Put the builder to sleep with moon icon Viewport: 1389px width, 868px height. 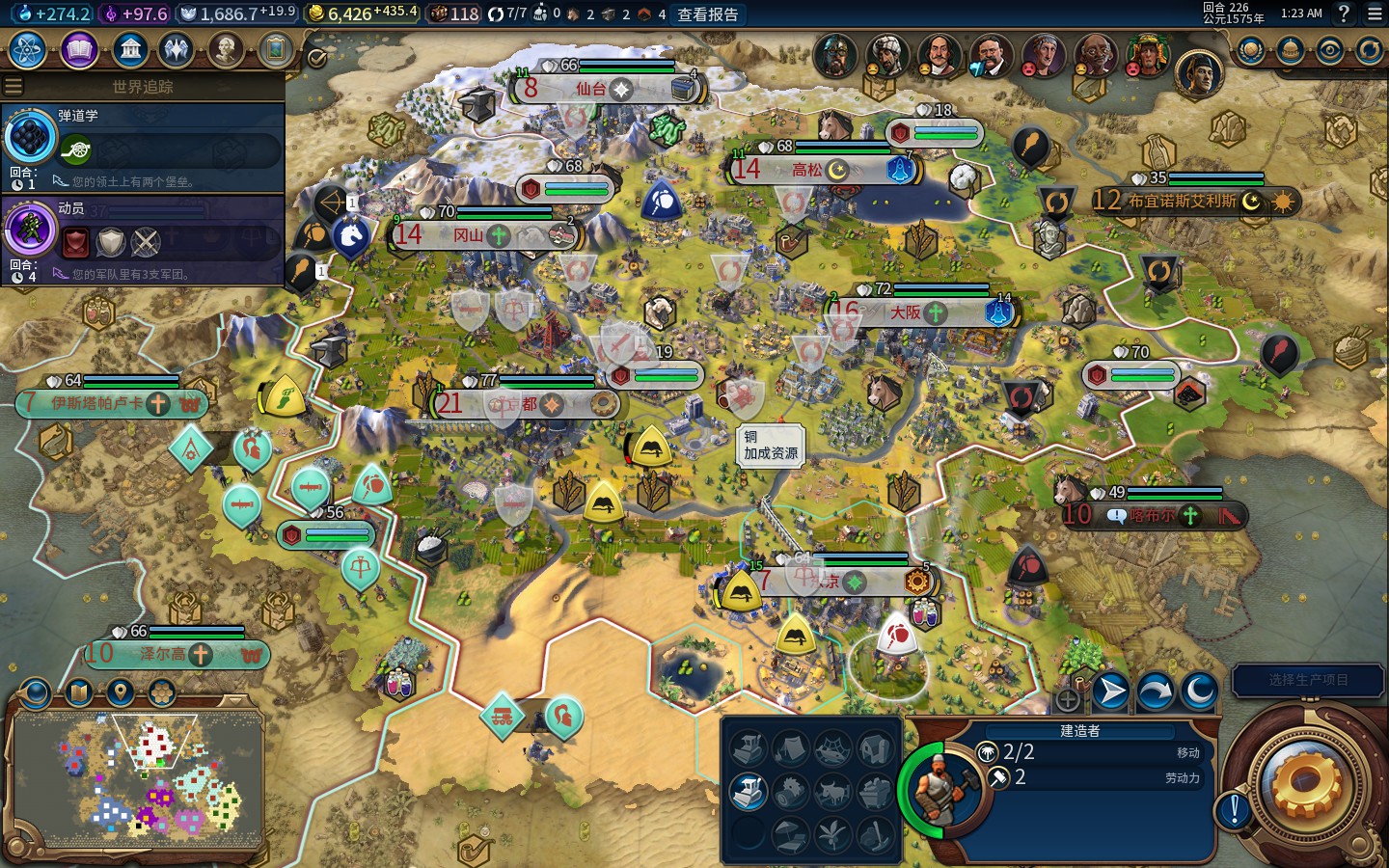click(x=1199, y=691)
